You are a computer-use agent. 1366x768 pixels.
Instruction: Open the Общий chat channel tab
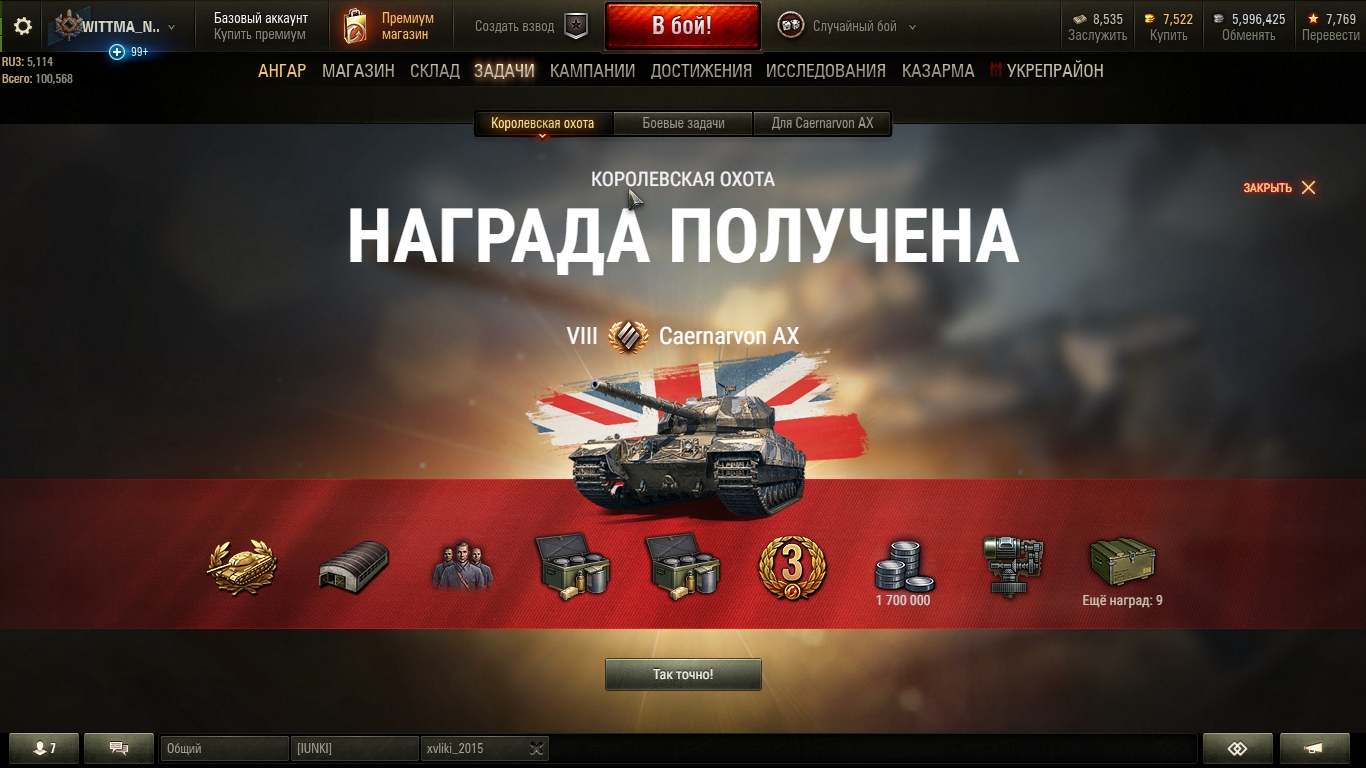point(224,749)
